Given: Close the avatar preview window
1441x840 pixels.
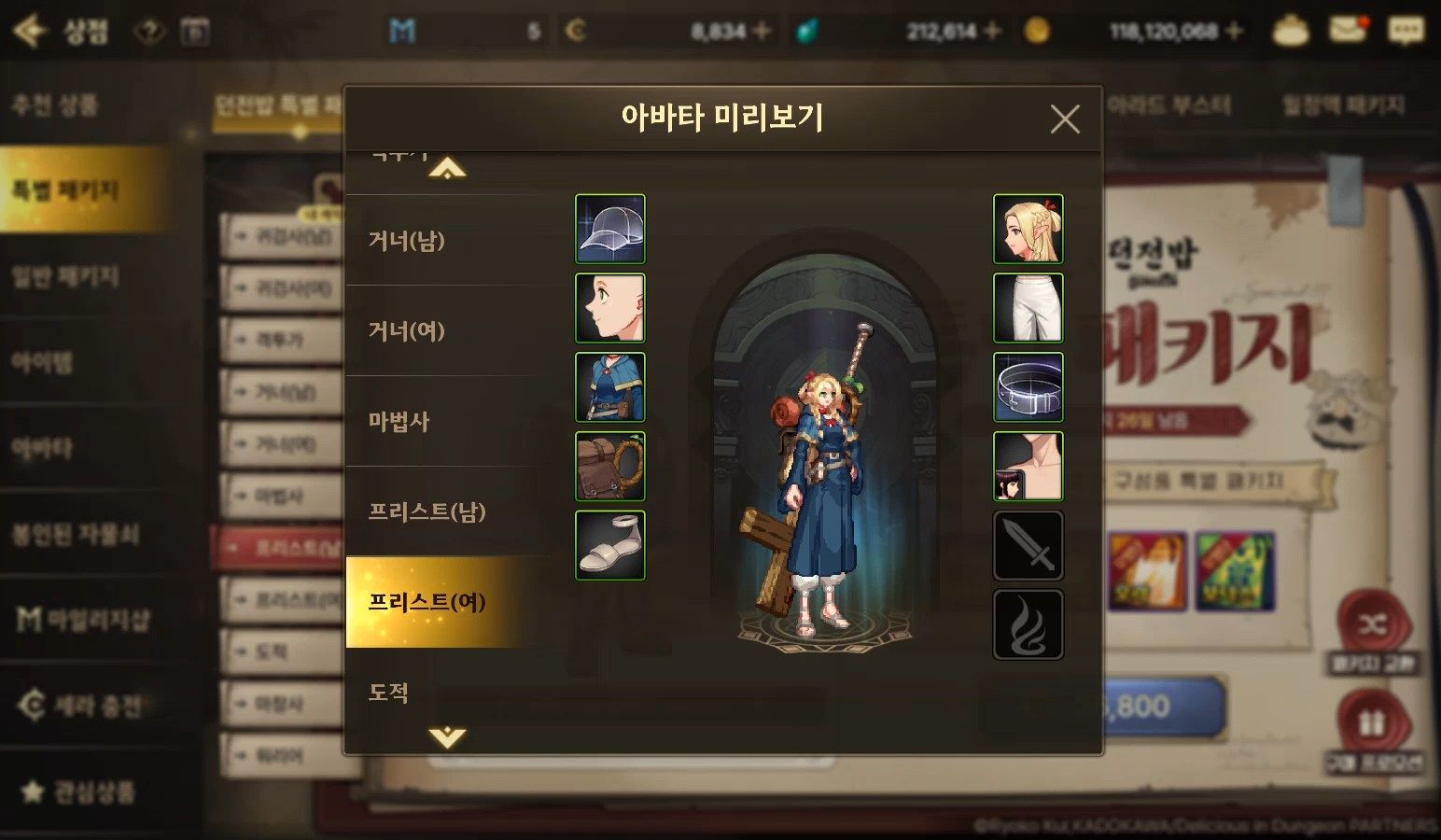Looking at the screenshot, I should pyautogui.click(x=1064, y=119).
